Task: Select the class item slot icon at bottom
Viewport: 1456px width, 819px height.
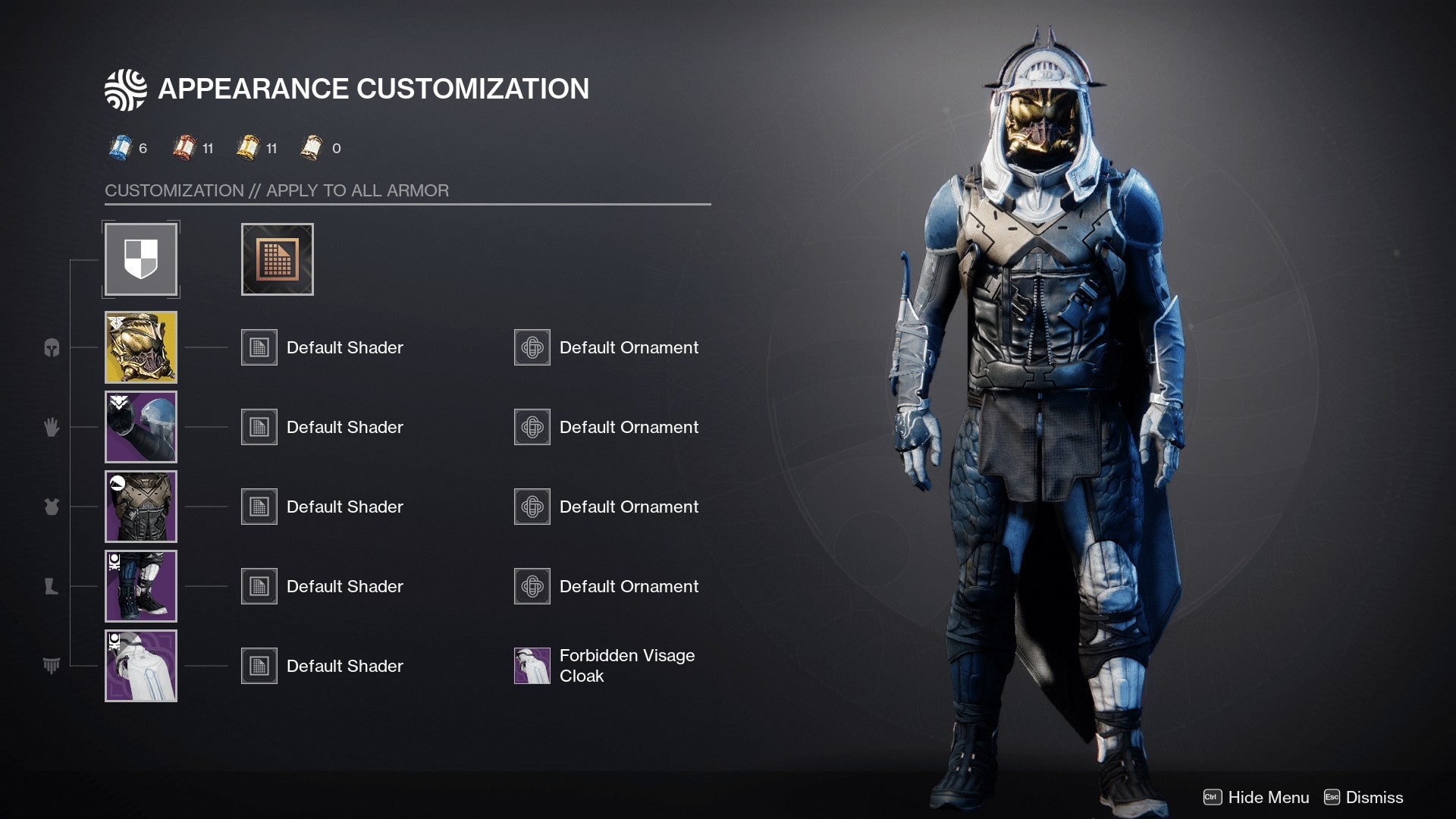Action: point(51,664)
